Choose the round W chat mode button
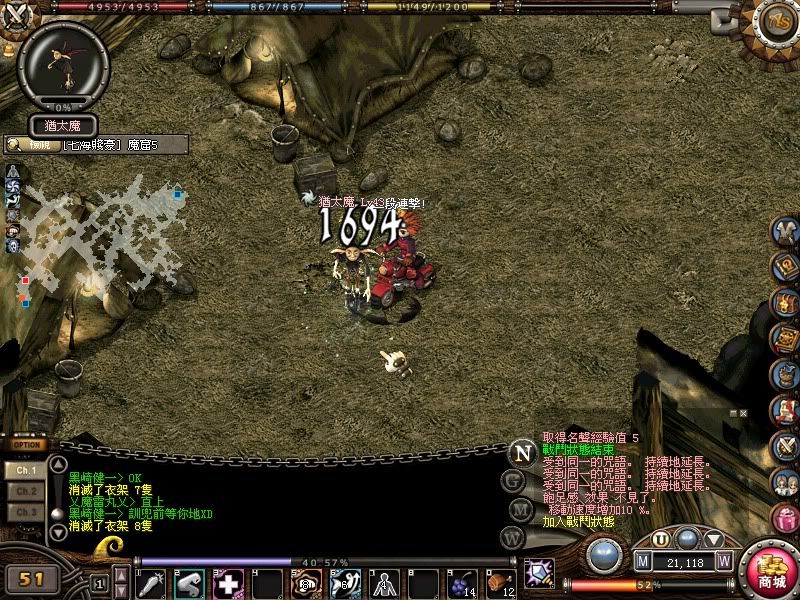This screenshot has width=800, height=600. coord(515,537)
